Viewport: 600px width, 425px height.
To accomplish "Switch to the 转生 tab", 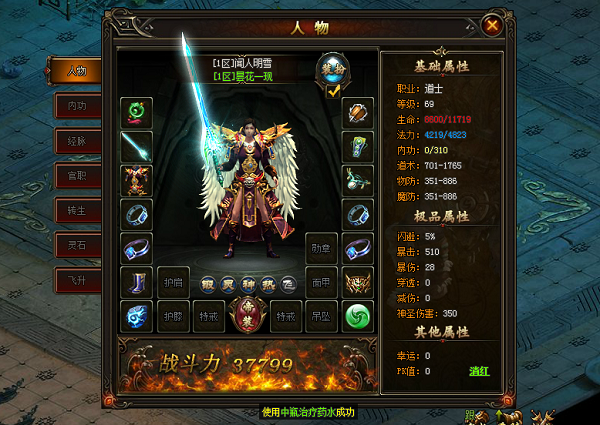I will pyautogui.click(x=76, y=209).
